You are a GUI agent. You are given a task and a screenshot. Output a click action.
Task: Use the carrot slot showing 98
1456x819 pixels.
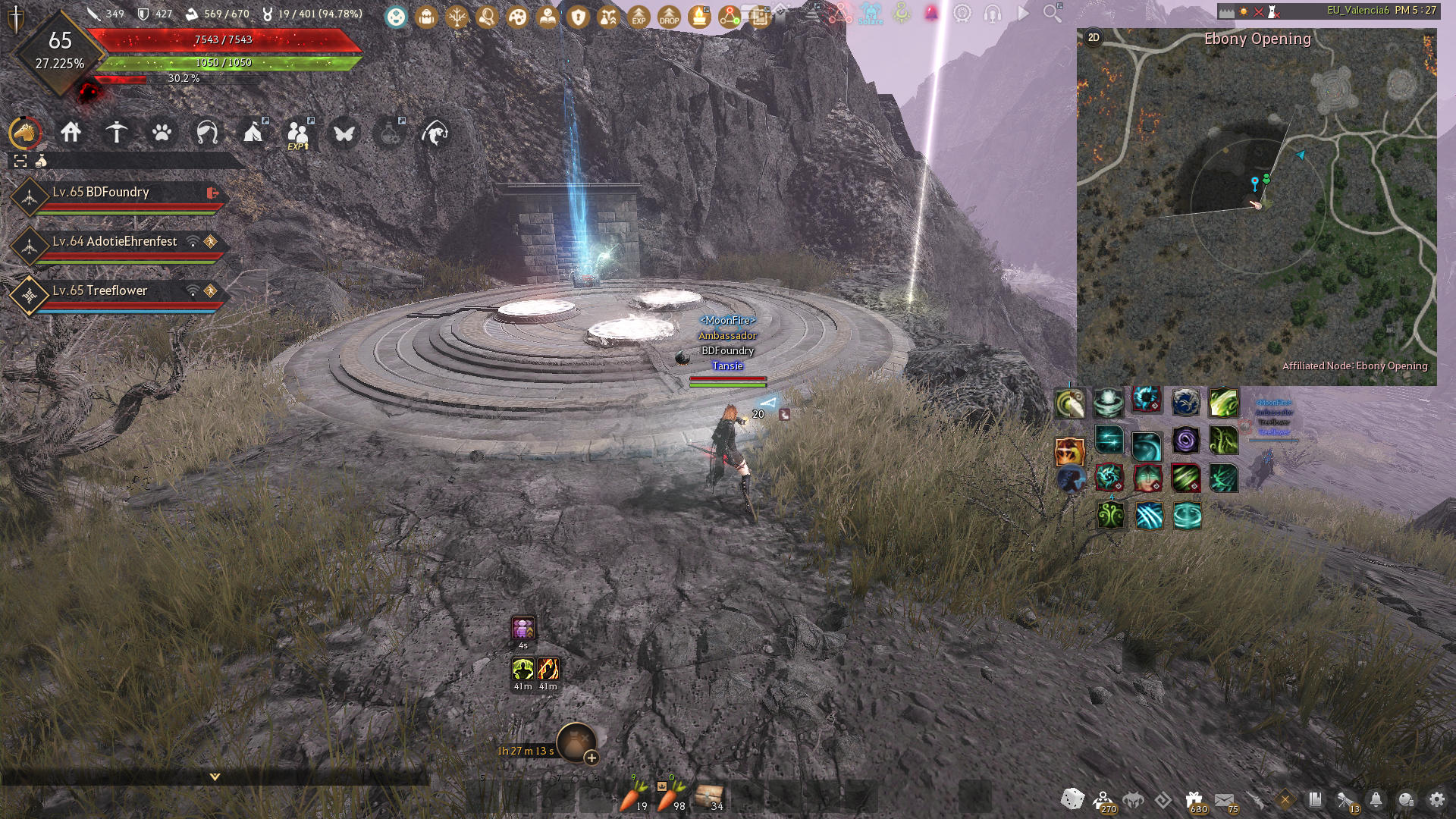(x=669, y=798)
